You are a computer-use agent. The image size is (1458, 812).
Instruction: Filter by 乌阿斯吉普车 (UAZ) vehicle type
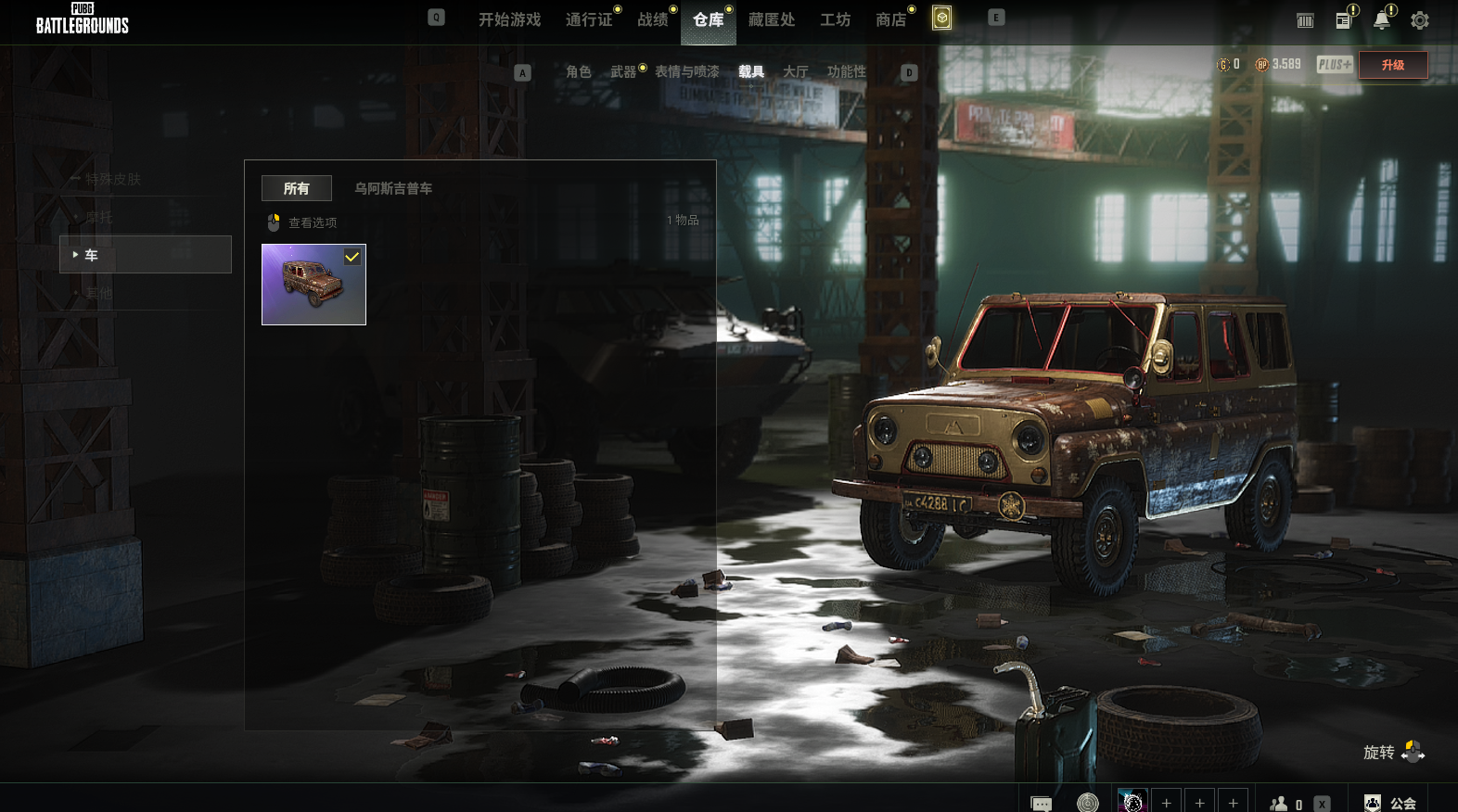(393, 188)
